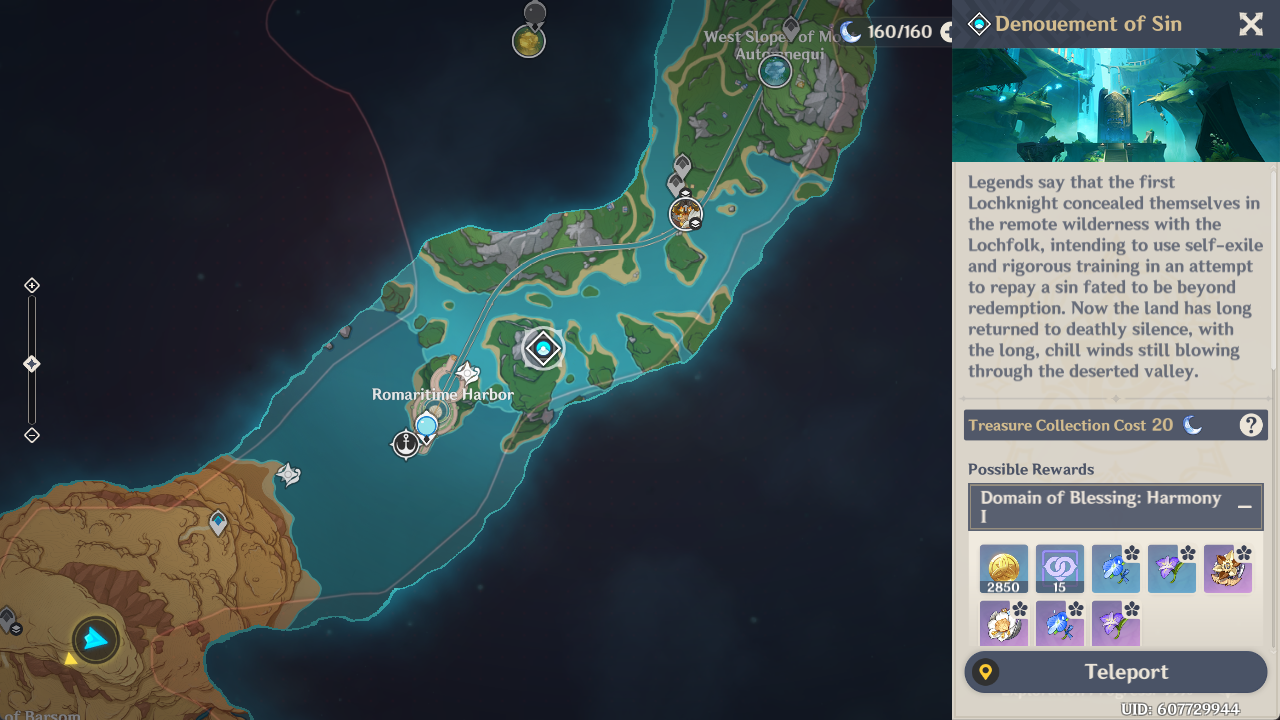The height and width of the screenshot is (720, 1280).
Task: Select the anchor marker near Romaritime Harbor
Action: pyautogui.click(x=405, y=443)
